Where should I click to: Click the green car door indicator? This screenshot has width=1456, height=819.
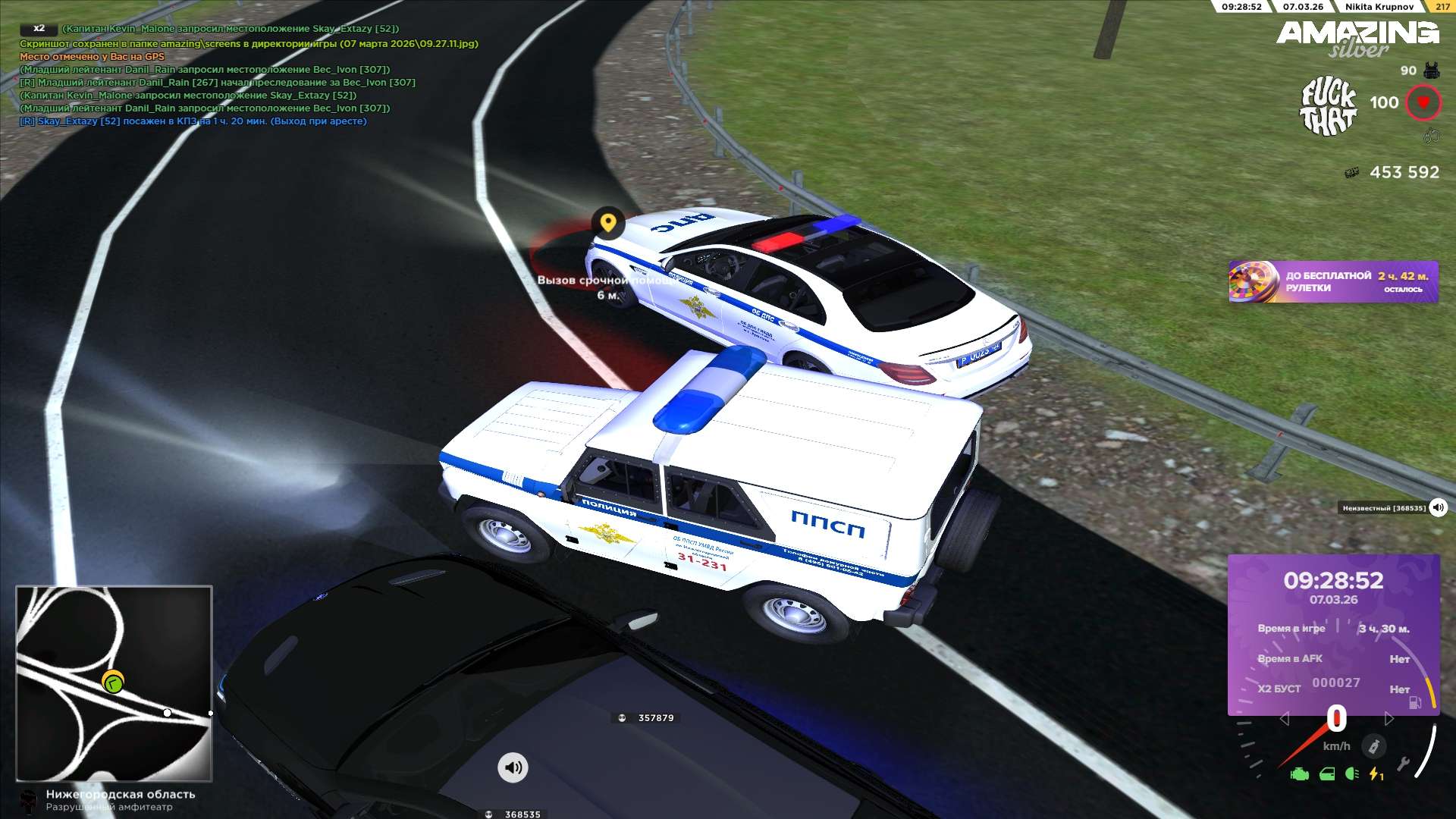coord(1327,774)
